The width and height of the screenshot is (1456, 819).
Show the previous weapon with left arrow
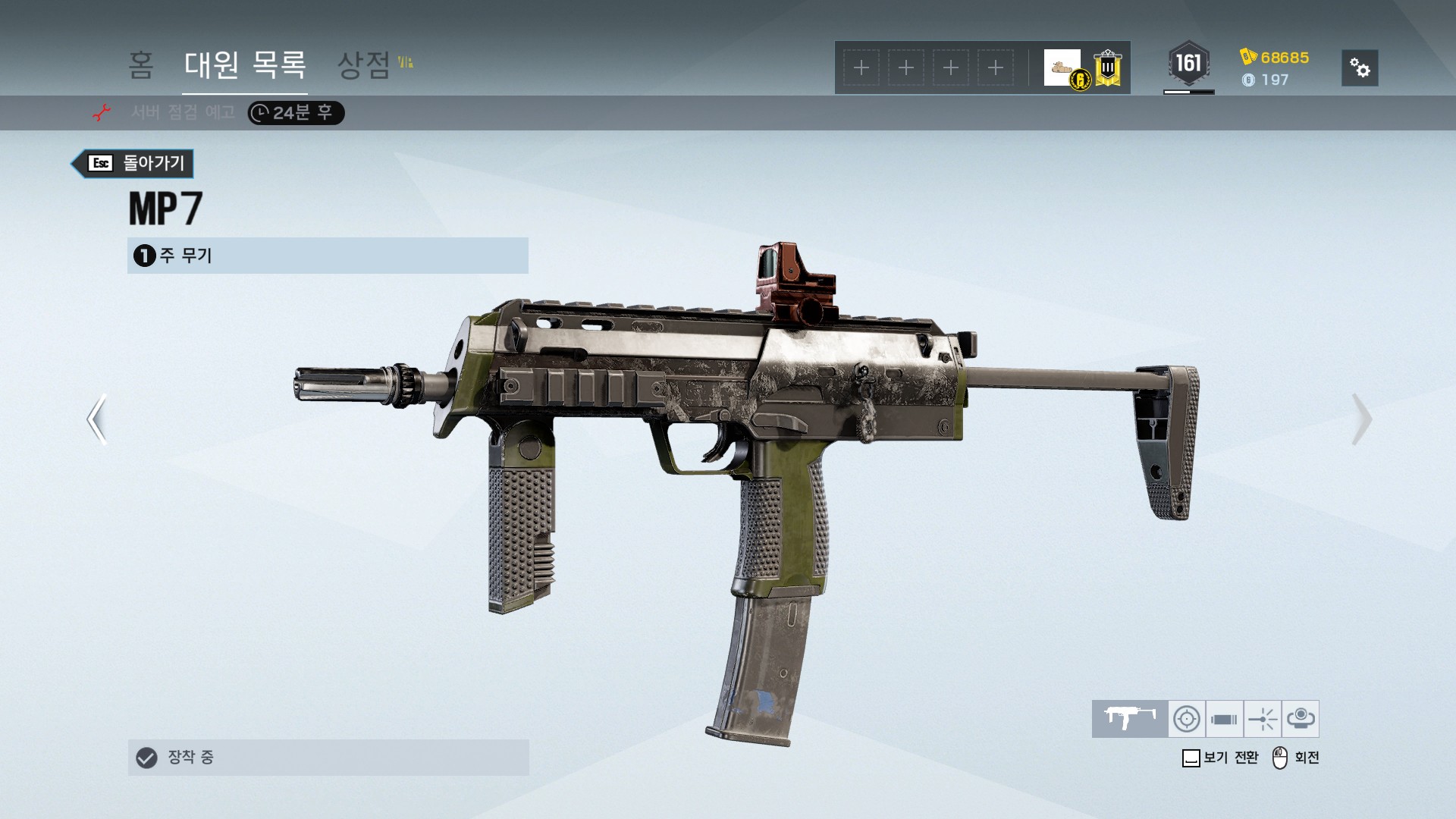click(97, 419)
